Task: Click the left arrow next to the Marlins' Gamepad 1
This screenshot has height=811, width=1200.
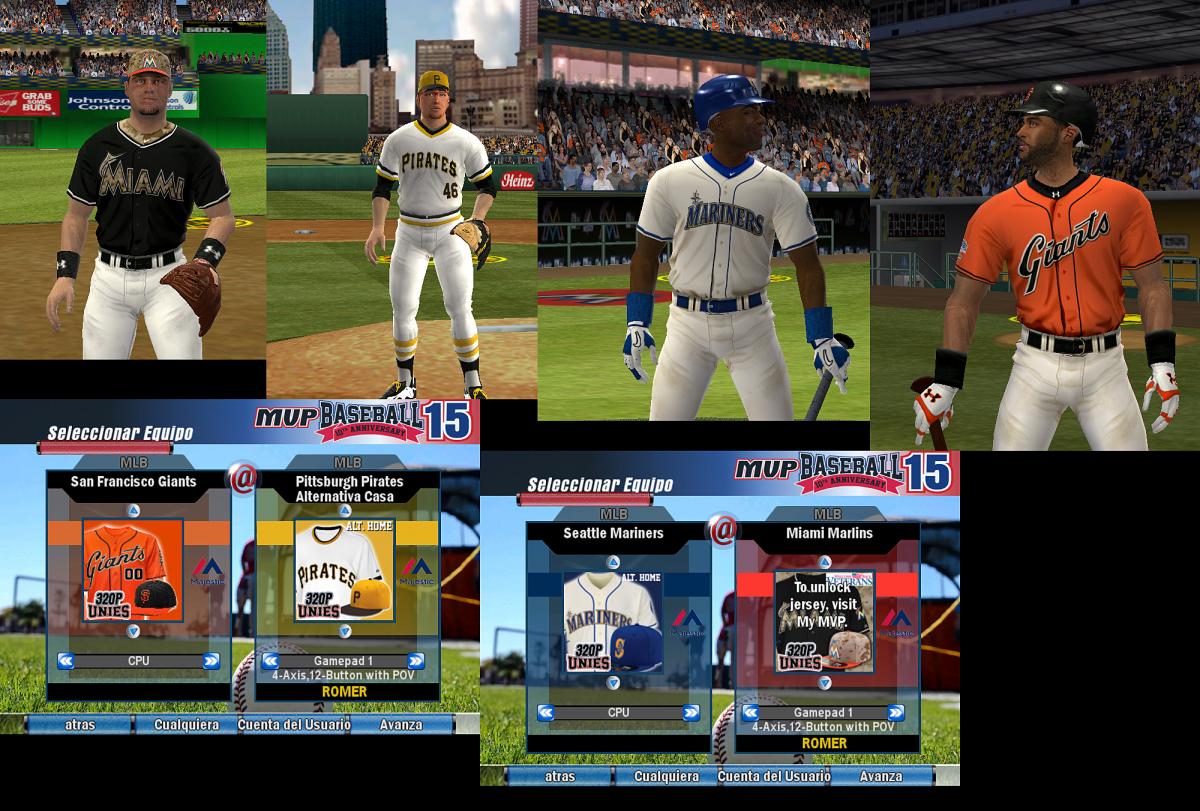Action: (750, 712)
